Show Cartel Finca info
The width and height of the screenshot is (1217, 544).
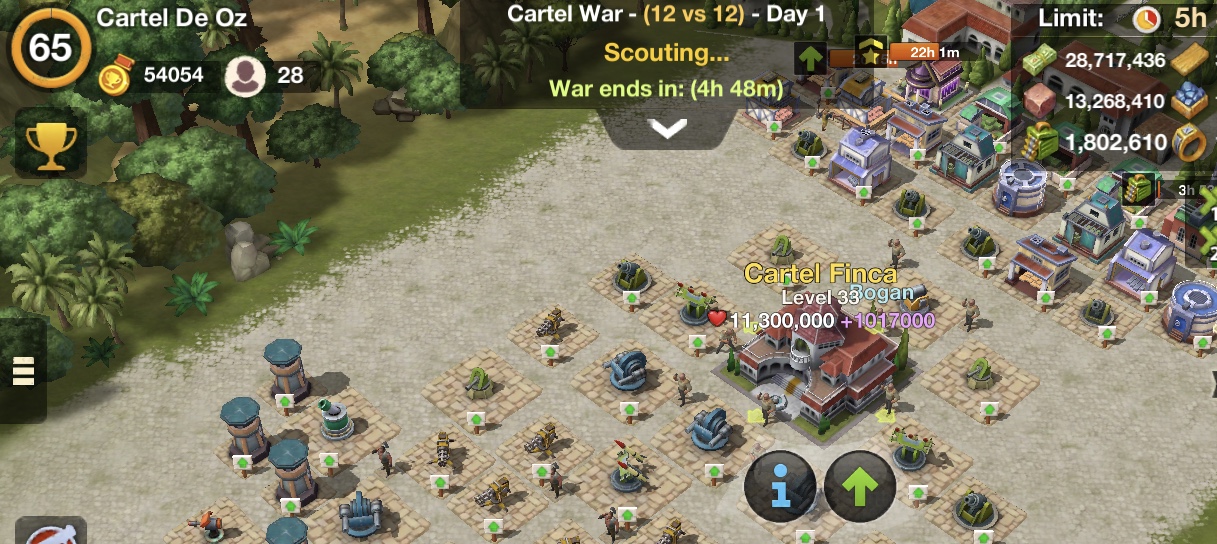pyautogui.click(x=780, y=486)
